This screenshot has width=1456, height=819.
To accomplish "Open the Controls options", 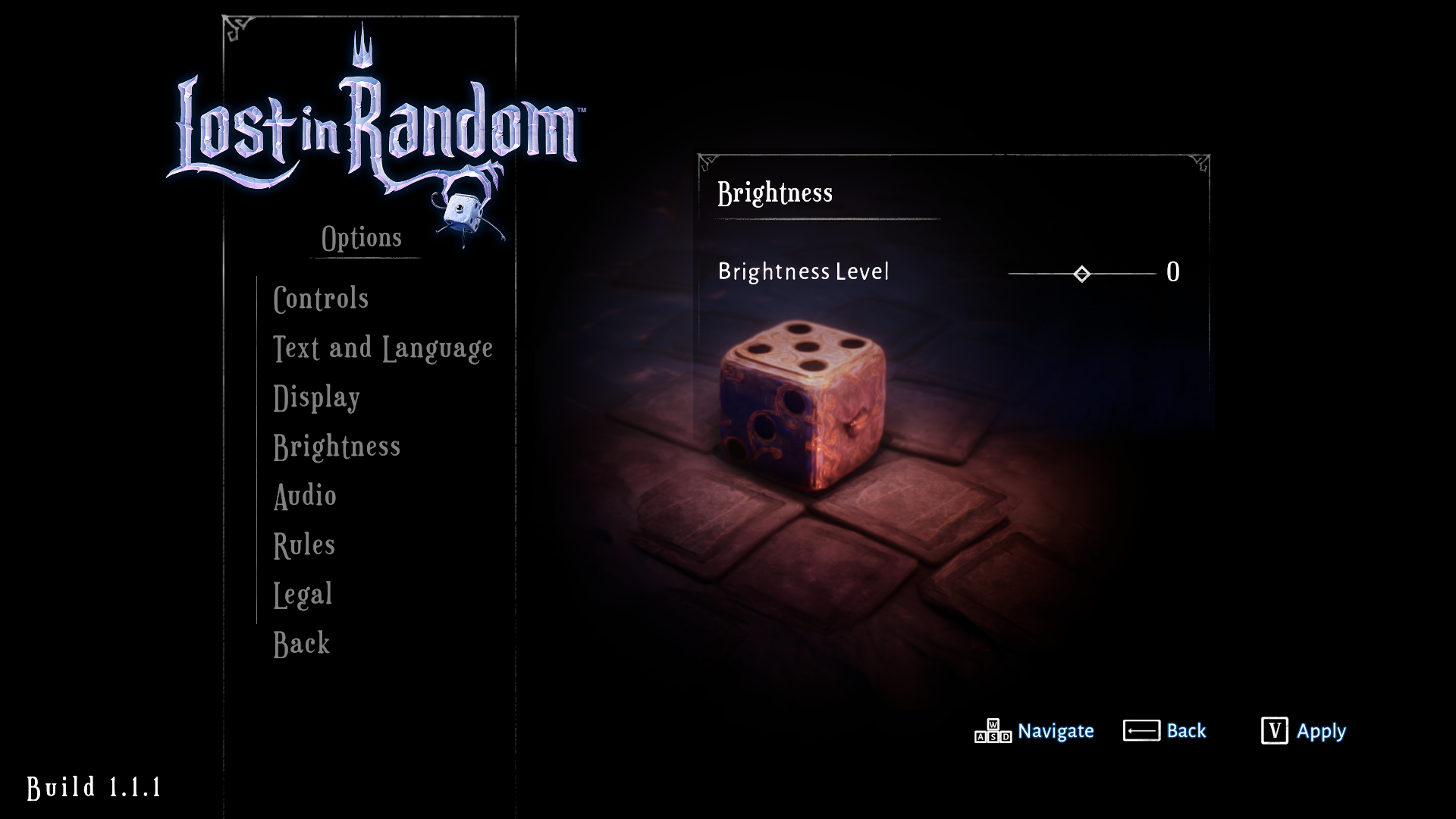I will [321, 298].
